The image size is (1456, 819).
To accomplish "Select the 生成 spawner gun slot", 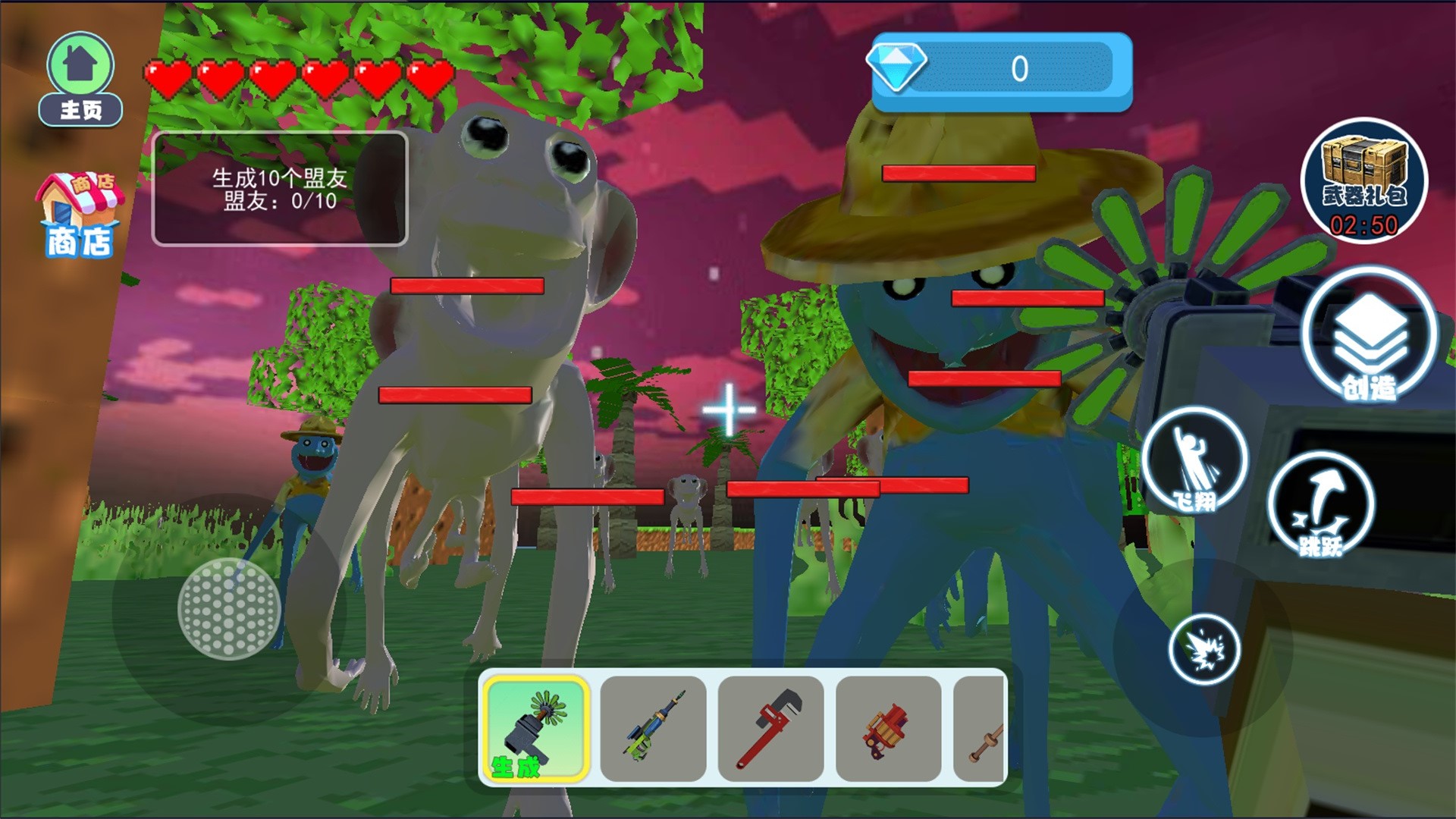I will (535, 728).
